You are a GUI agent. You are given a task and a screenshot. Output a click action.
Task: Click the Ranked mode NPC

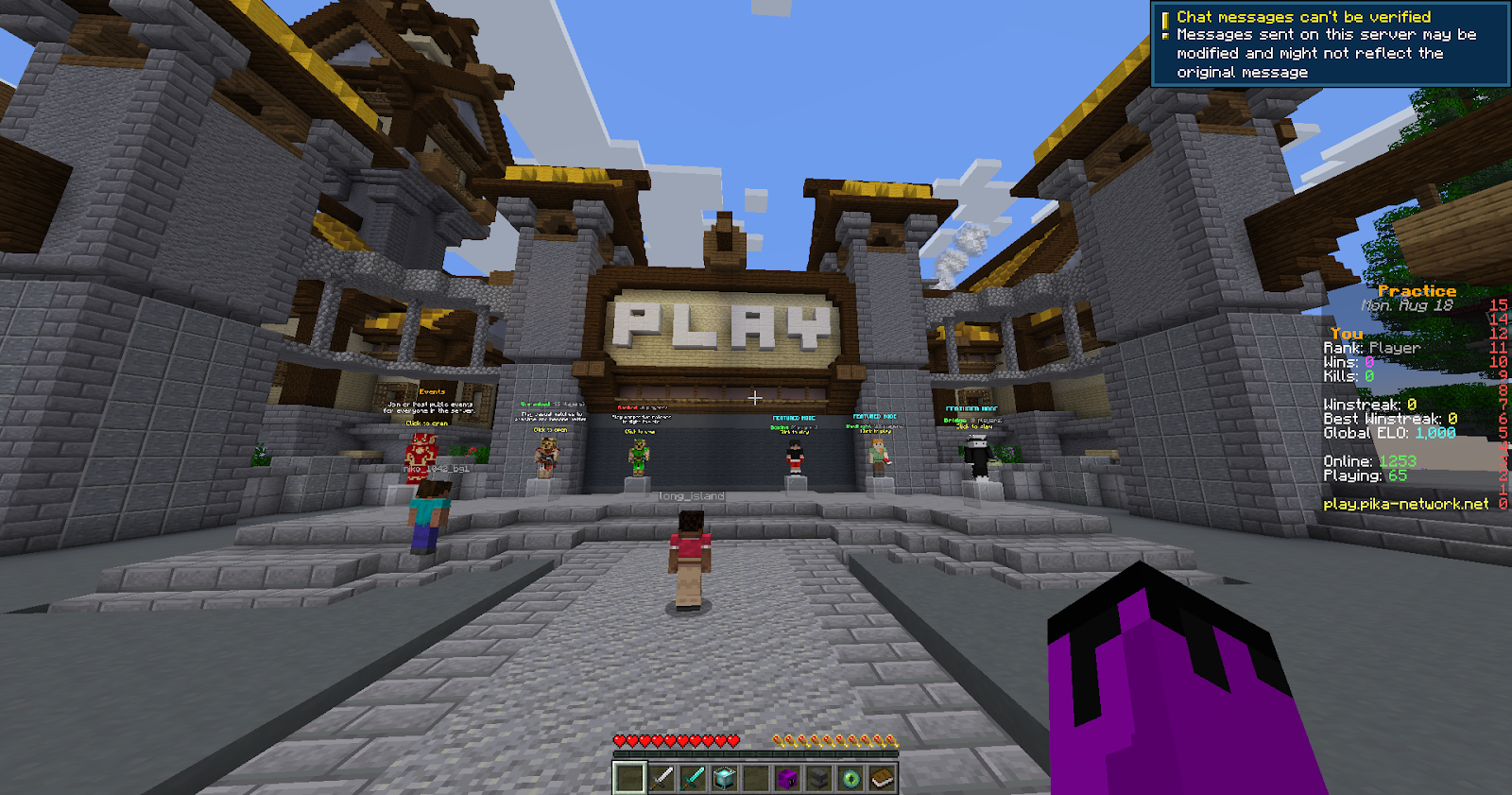coord(639,454)
